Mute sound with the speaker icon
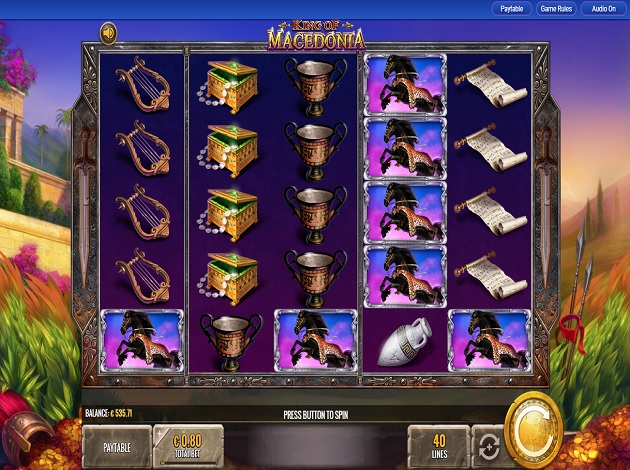630x470 pixels. click(108, 34)
